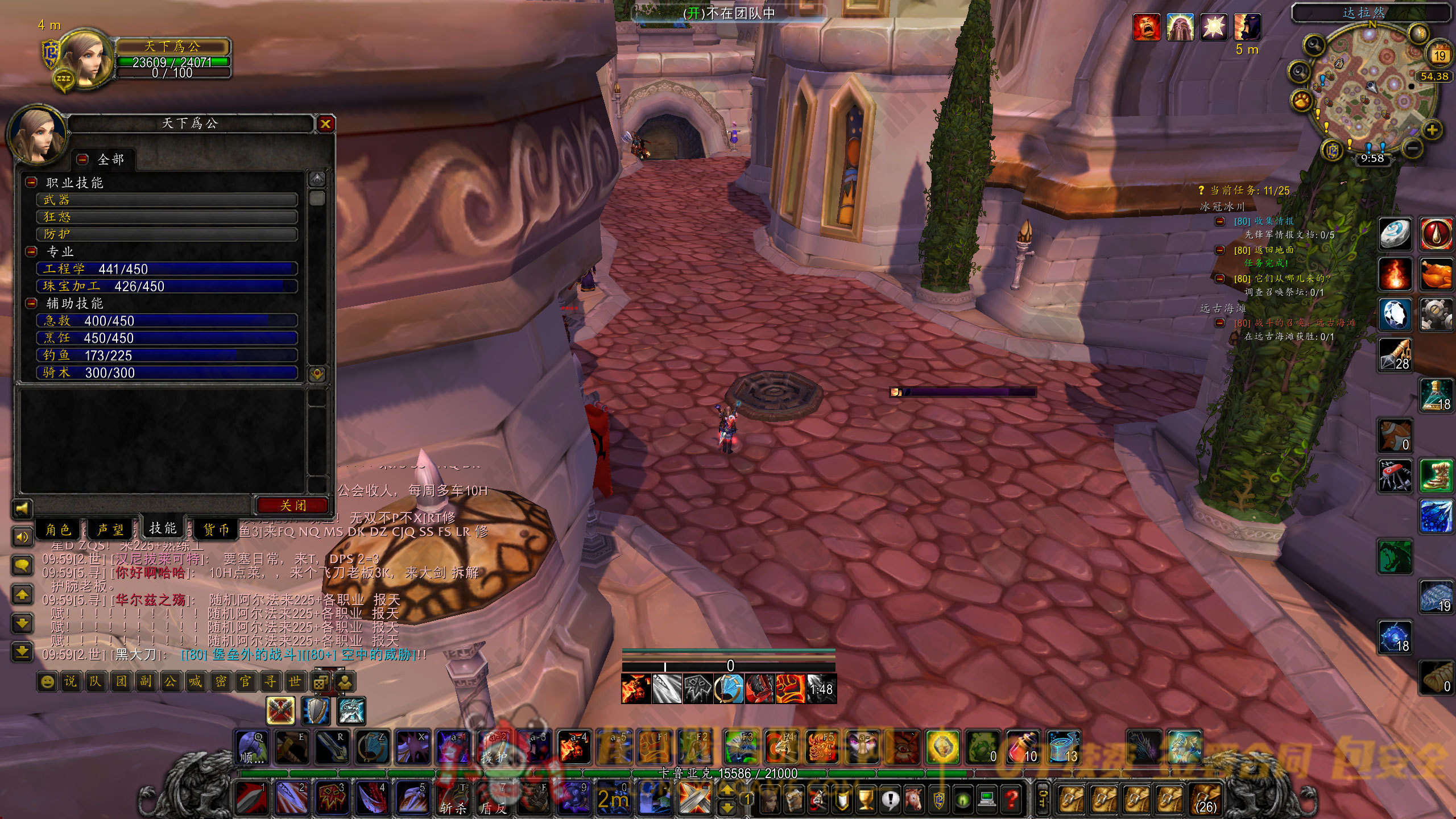Select the 货币 currency tab
Image resolution: width=1456 pixels, height=819 pixels.
[216, 530]
